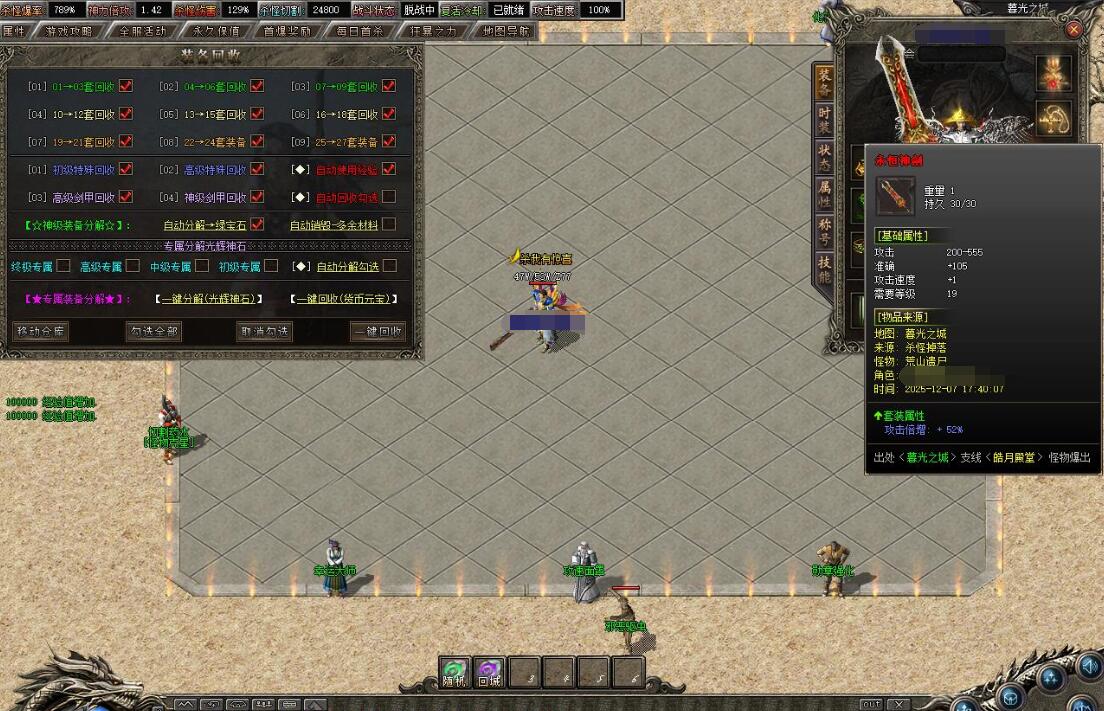
Task: Enable the 自动回收勾选 checkbox
Action: pos(389,197)
